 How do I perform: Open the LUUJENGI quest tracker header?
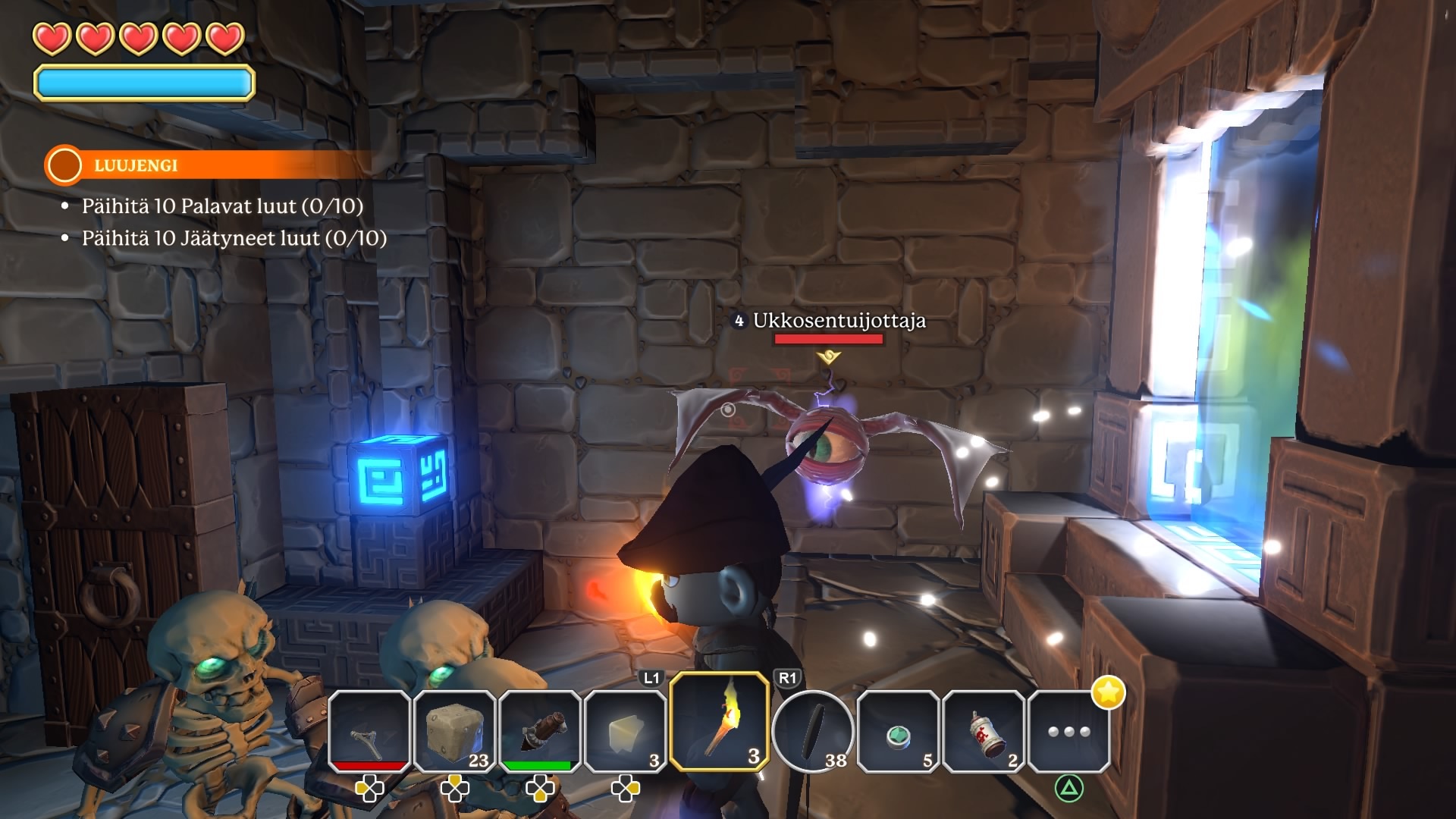[136, 165]
